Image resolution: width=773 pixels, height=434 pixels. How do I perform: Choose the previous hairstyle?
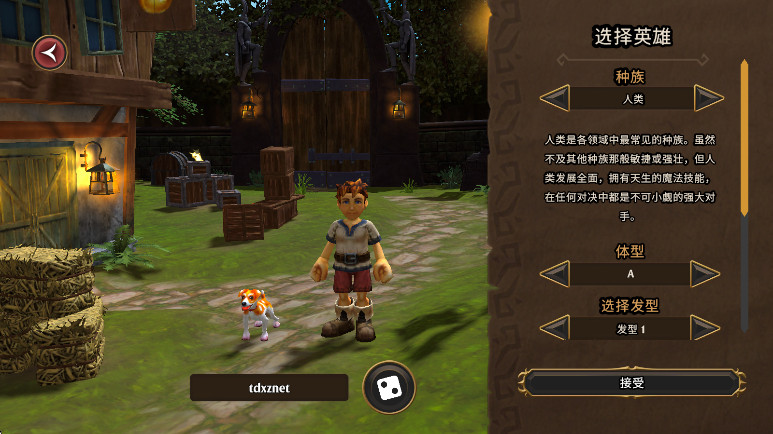[x=555, y=328]
